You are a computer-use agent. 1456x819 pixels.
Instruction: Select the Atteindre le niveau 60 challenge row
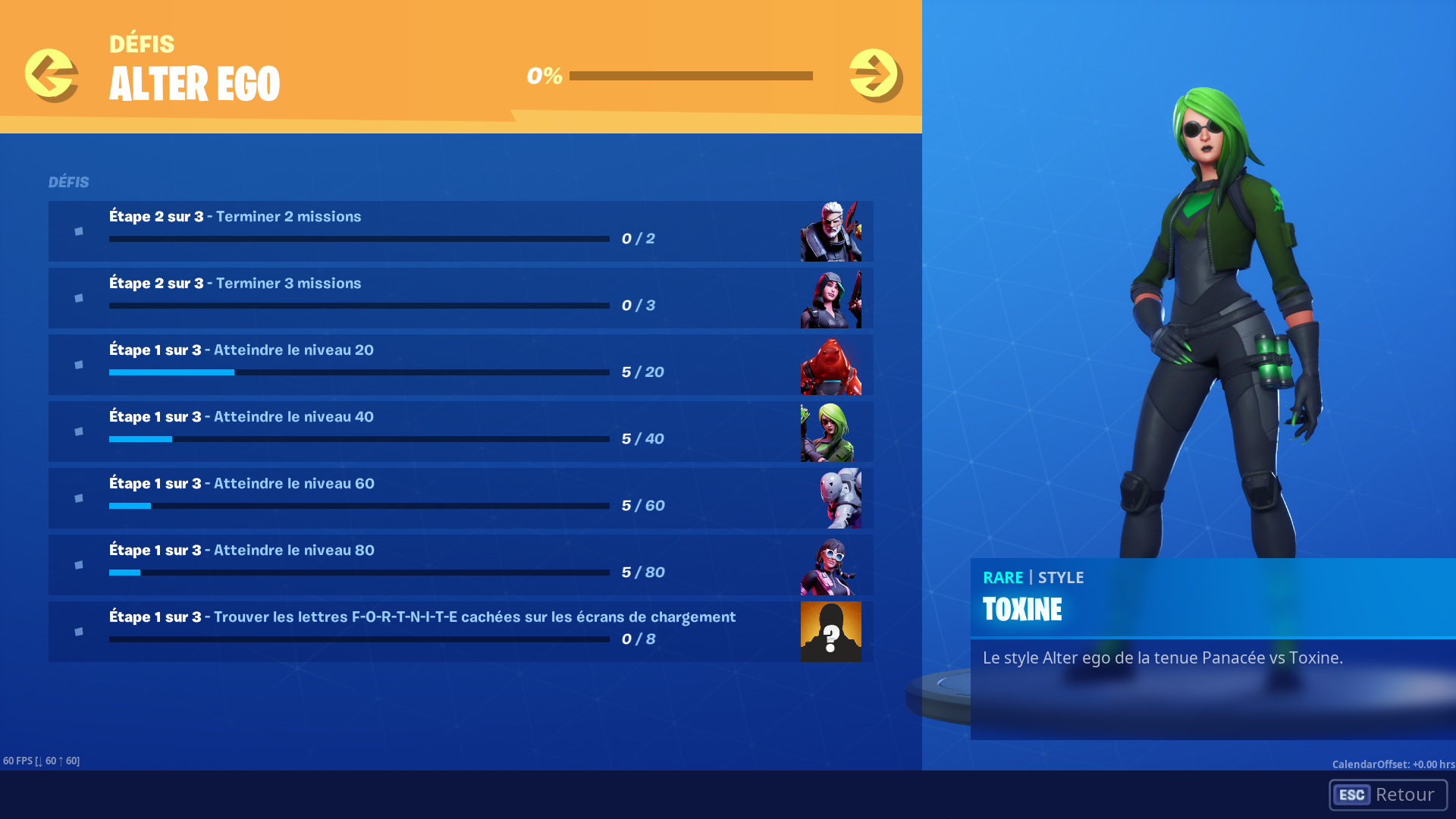[x=379, y=498]
